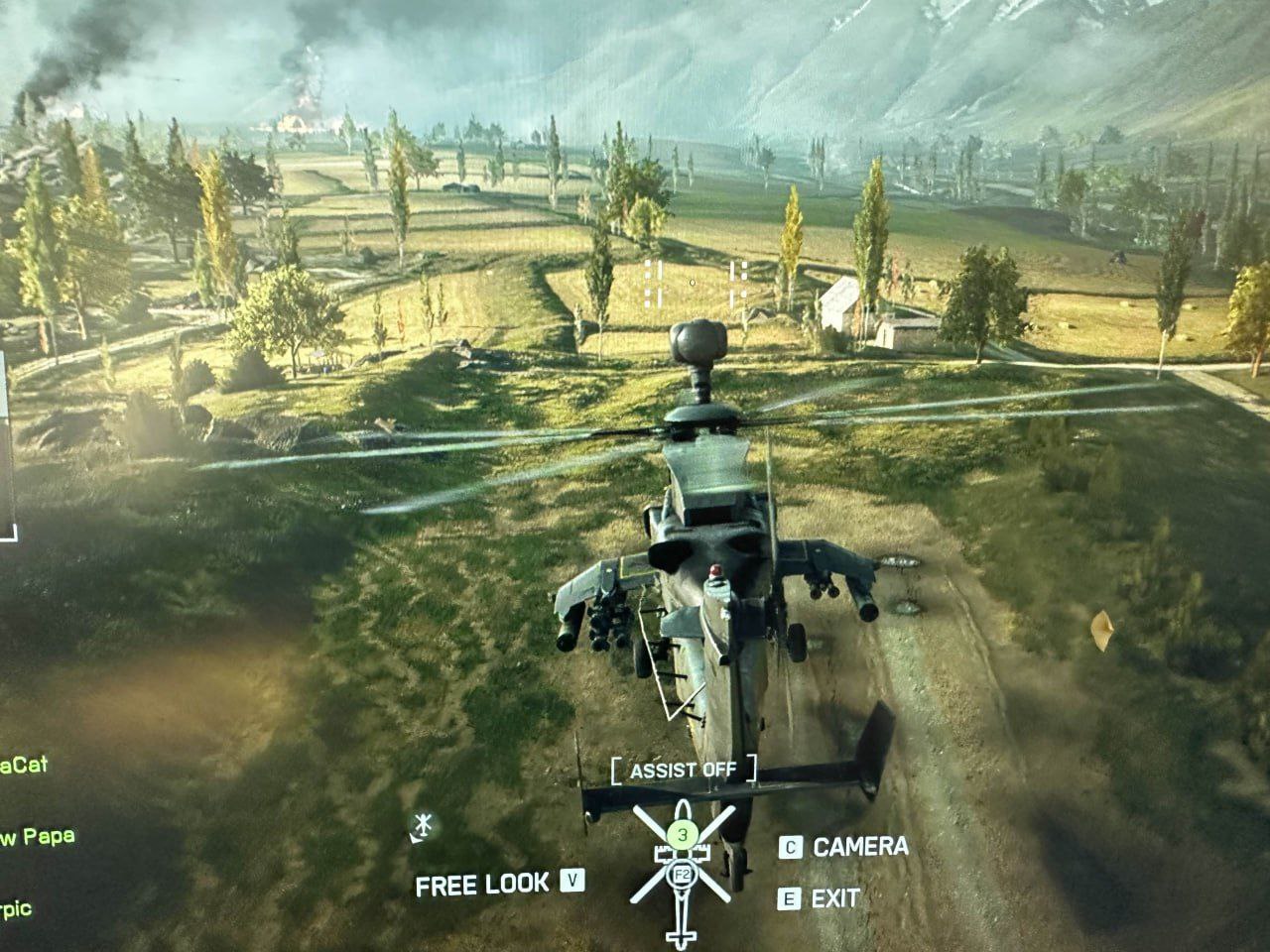Click the CAMERA label
The image size is (1270, 952).
click(x=860, y=847)
